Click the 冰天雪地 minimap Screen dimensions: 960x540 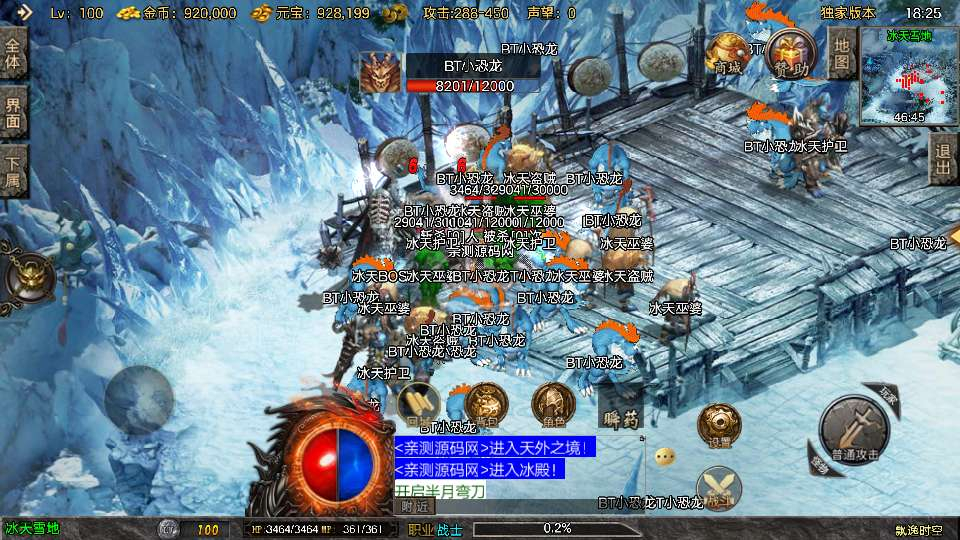(908, 76)
